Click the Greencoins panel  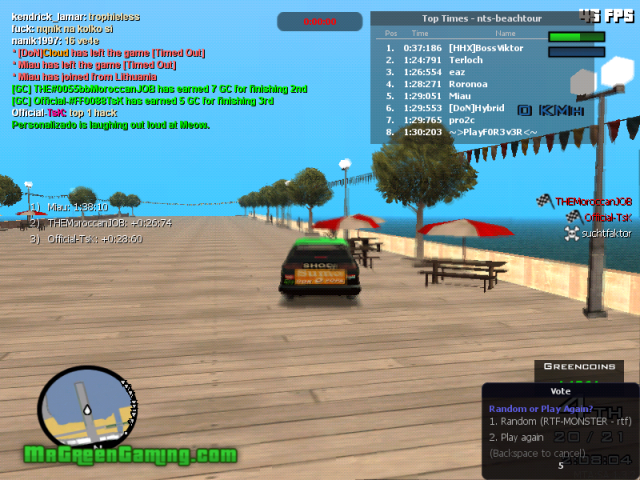pyautogui.click(x=571, y=366)
